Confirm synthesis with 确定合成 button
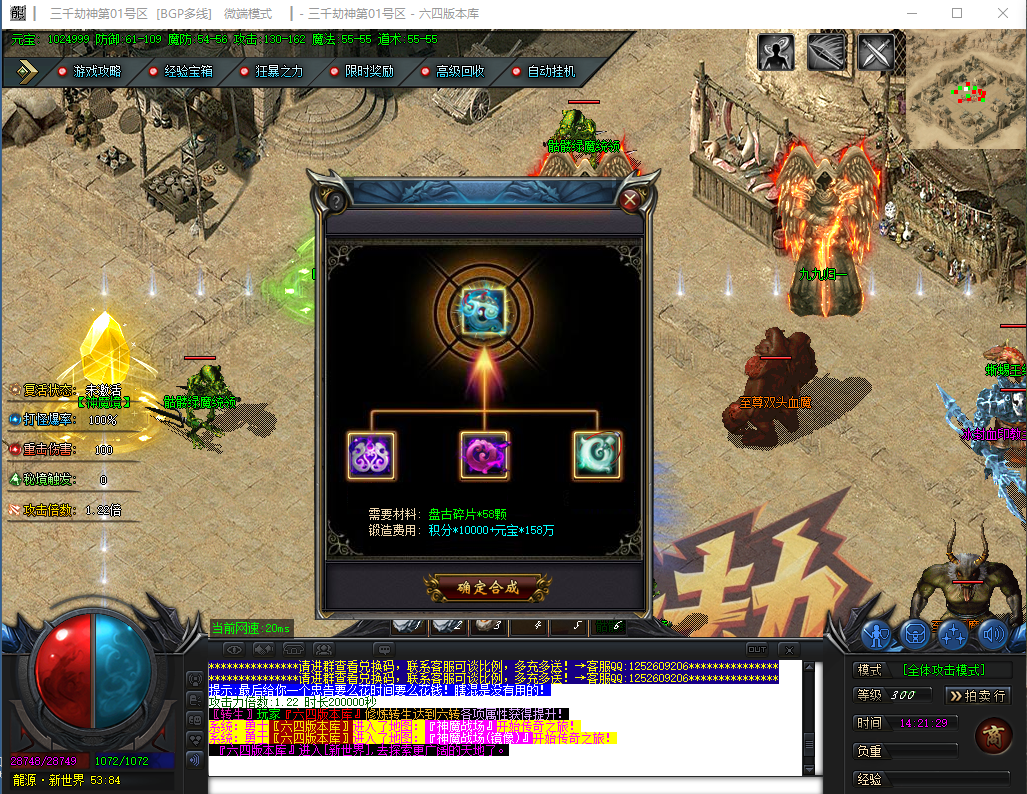 tap(487, 587)
